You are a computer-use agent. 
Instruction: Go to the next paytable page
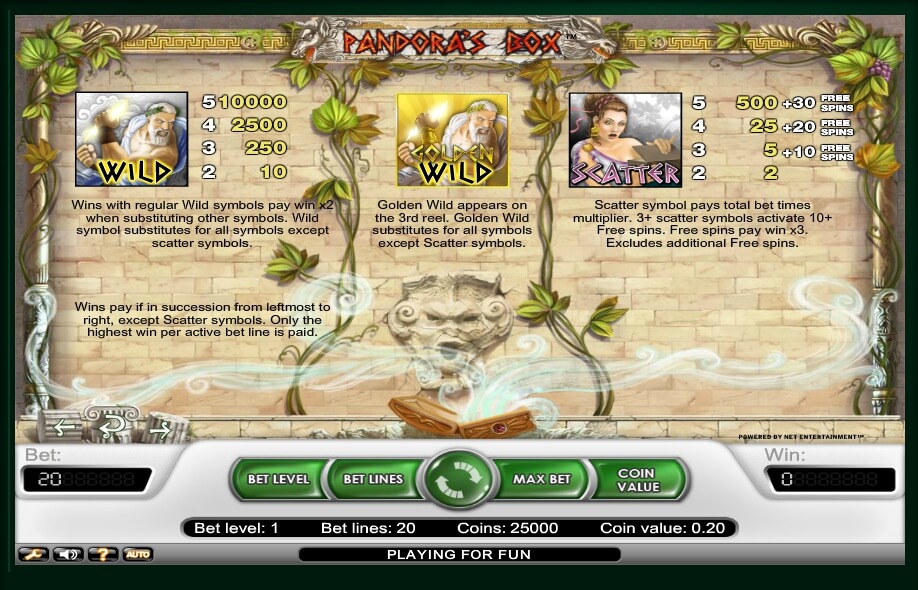(158, 430)
